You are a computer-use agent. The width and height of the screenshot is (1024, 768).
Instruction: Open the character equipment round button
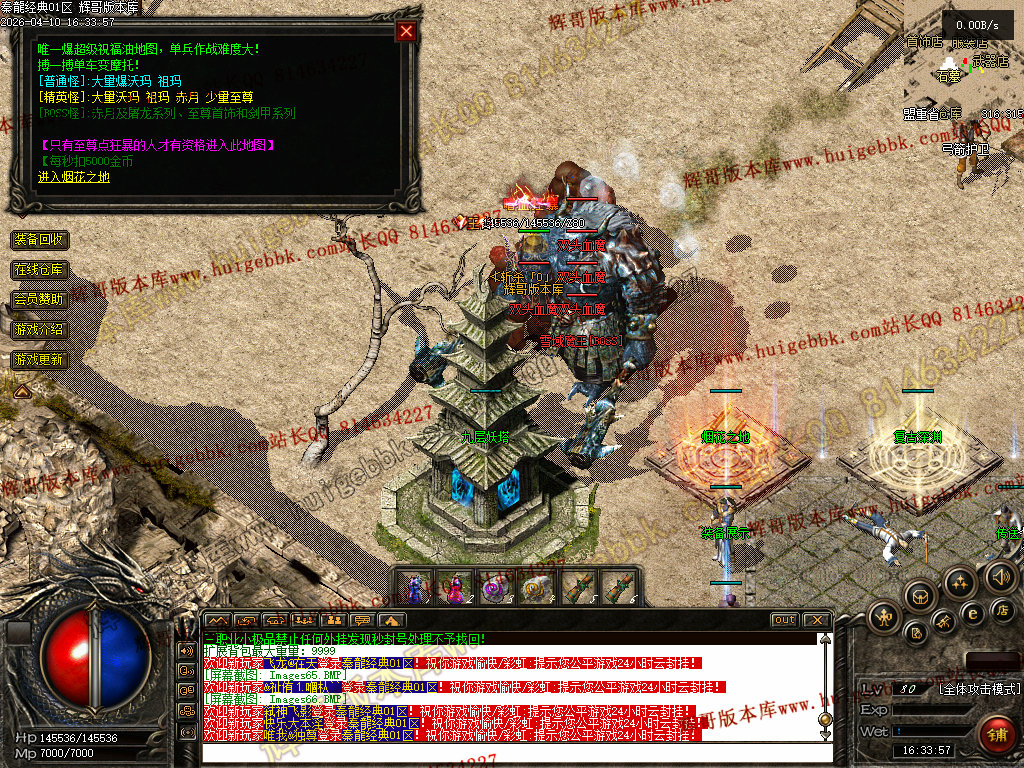pyautogui.click(x=884, y=616)
